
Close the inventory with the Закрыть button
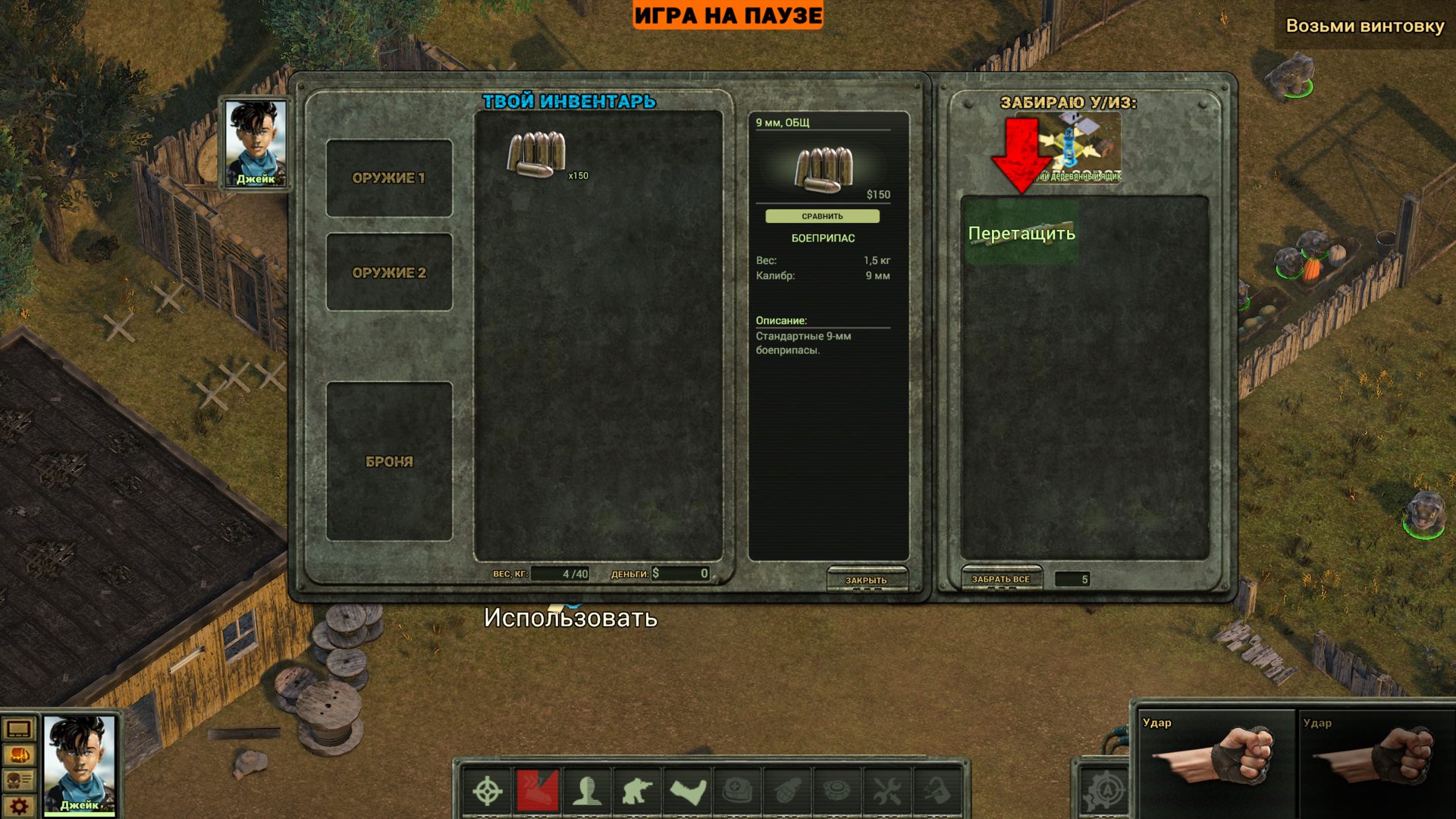[866, 580]
